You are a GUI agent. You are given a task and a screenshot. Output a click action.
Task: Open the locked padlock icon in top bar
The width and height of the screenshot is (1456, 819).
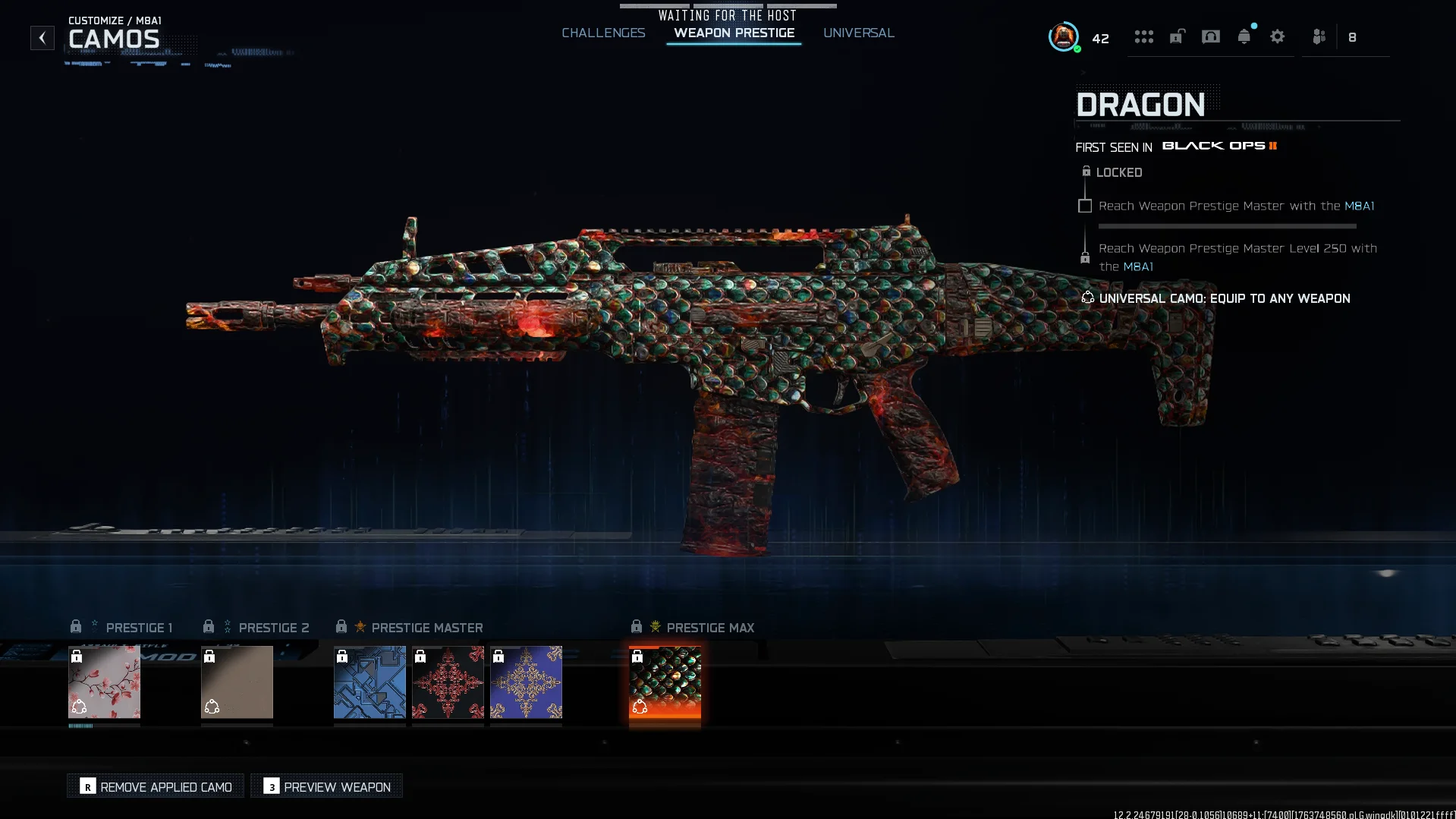(1177, 37)
